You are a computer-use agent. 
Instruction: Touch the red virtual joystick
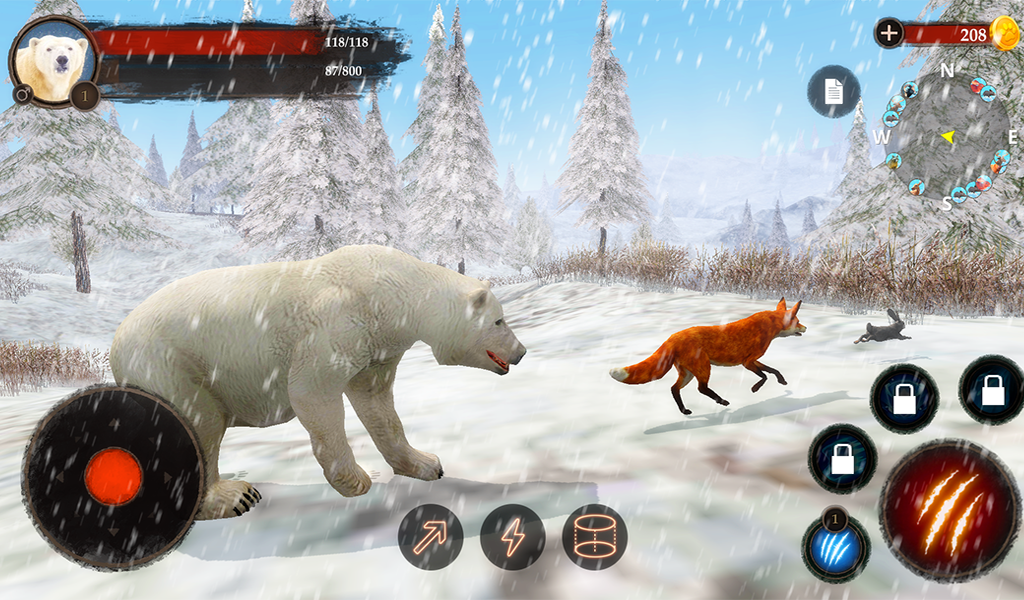[x=113, y=477]
